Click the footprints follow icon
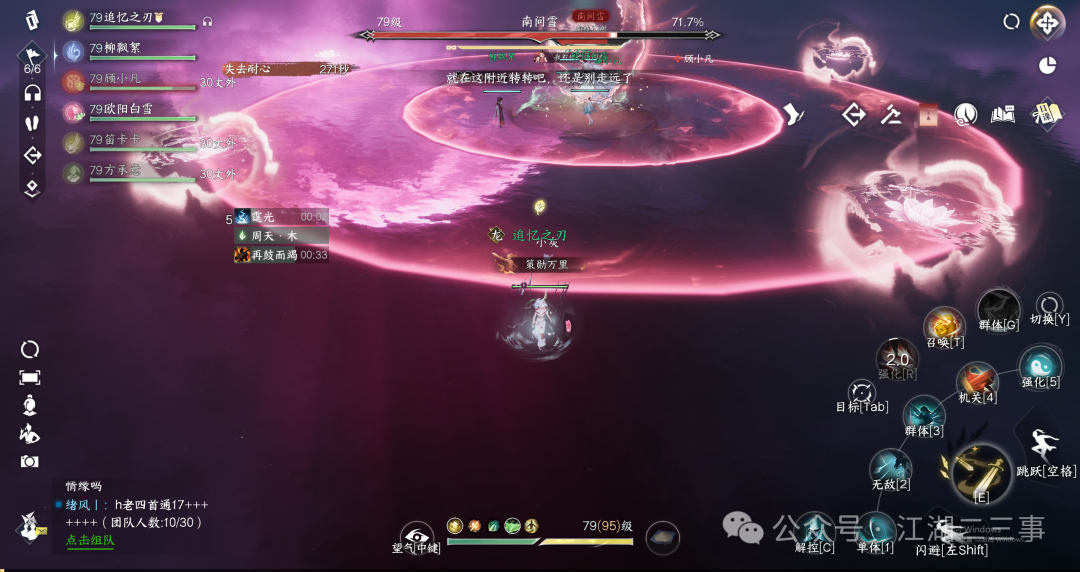 pos(32,123)
